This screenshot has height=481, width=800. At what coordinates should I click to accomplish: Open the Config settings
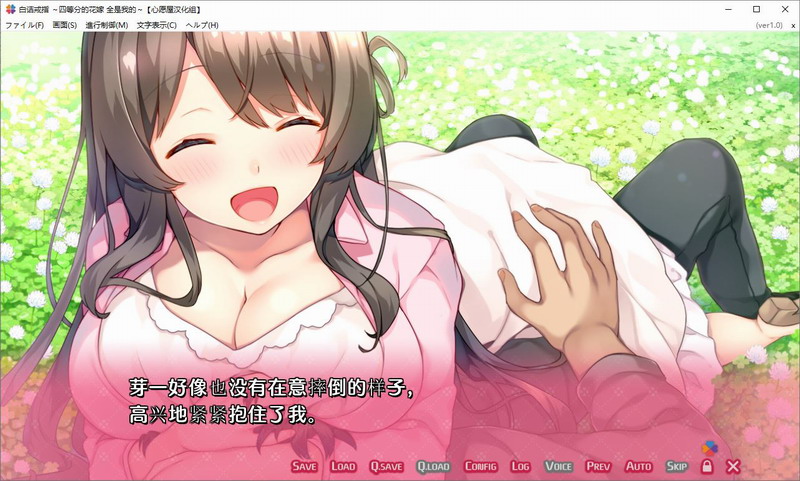click(480, 466)
